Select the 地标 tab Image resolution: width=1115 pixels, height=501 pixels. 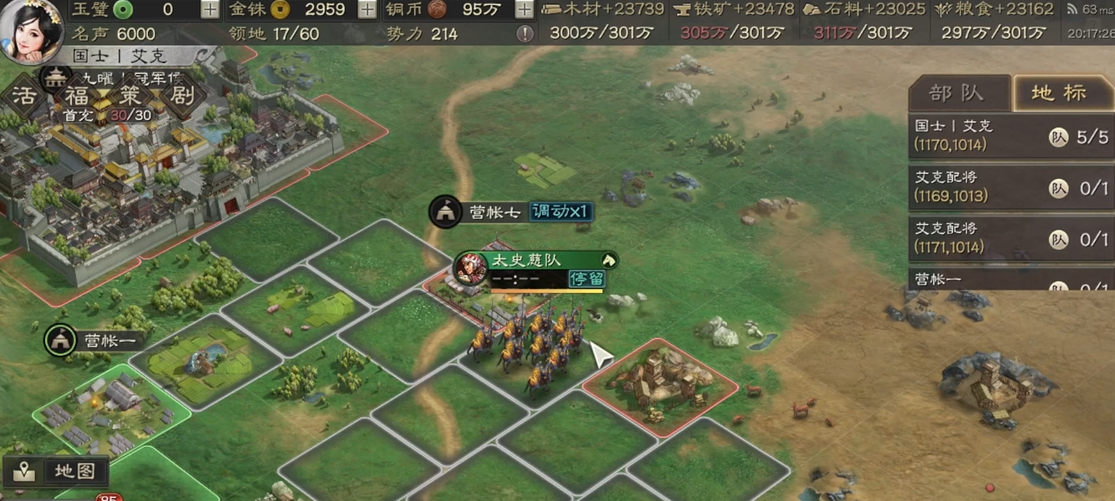click(1059, 93)
